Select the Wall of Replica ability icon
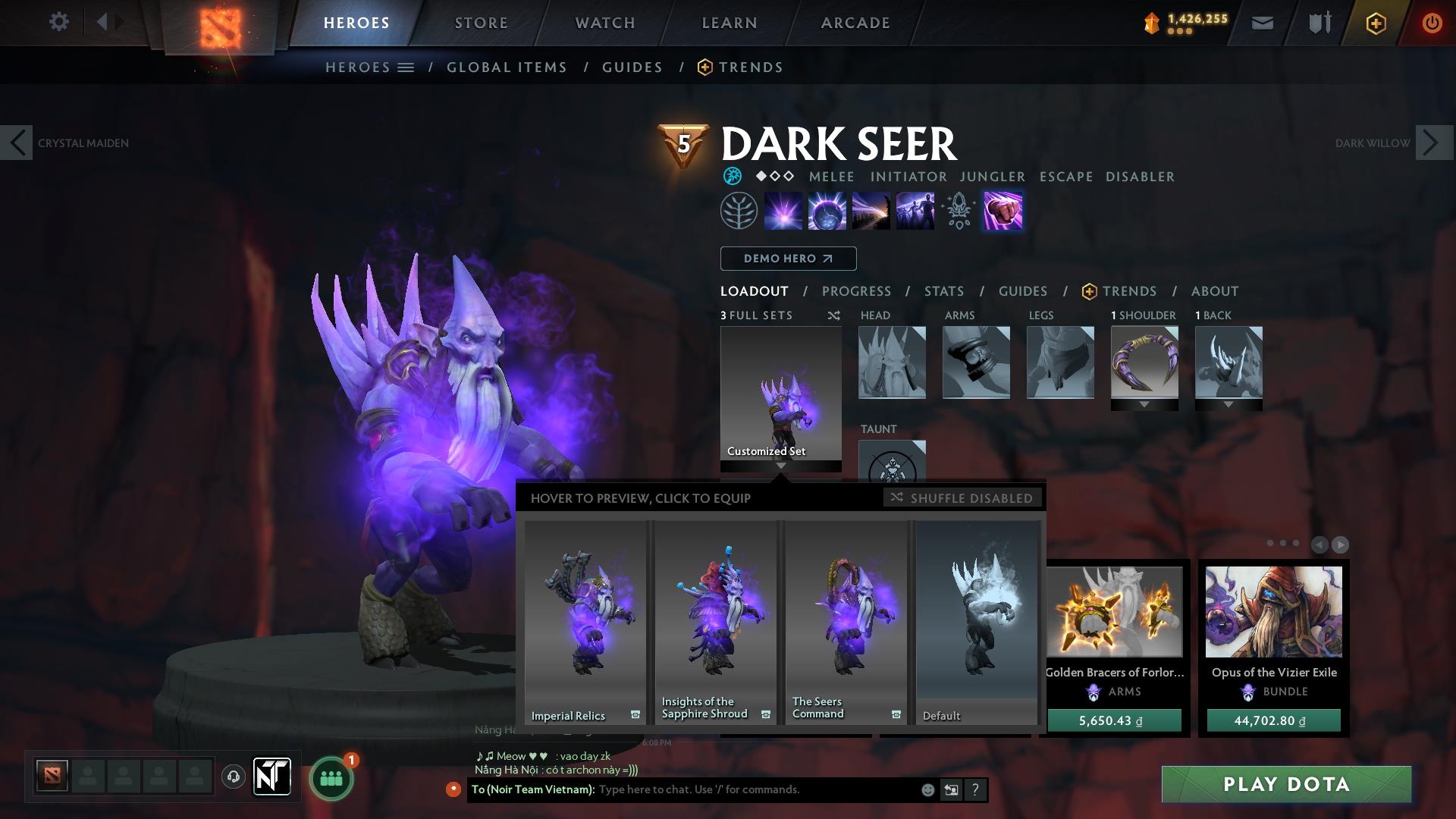Viewport: 1456px width, 819px height. point(915,211)
